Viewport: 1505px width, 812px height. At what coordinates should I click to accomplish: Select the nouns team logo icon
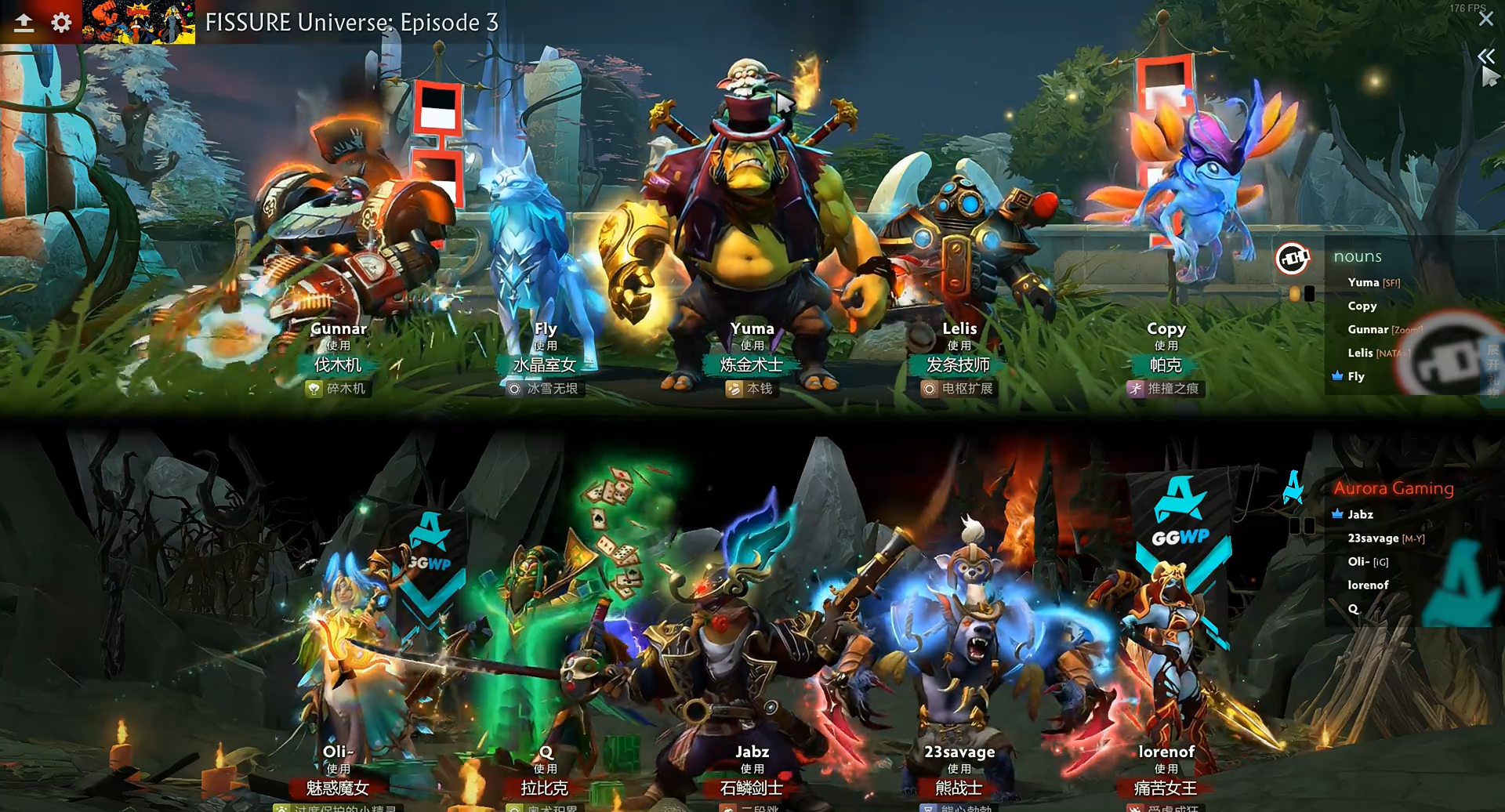[1293, 259]
